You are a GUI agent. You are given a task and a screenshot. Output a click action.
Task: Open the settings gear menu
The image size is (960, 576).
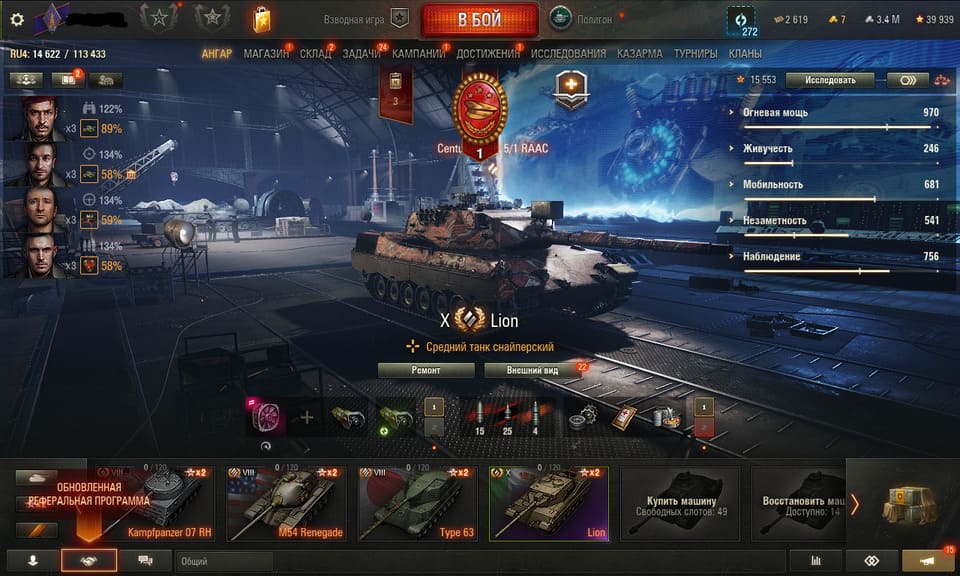coord(16,19)
